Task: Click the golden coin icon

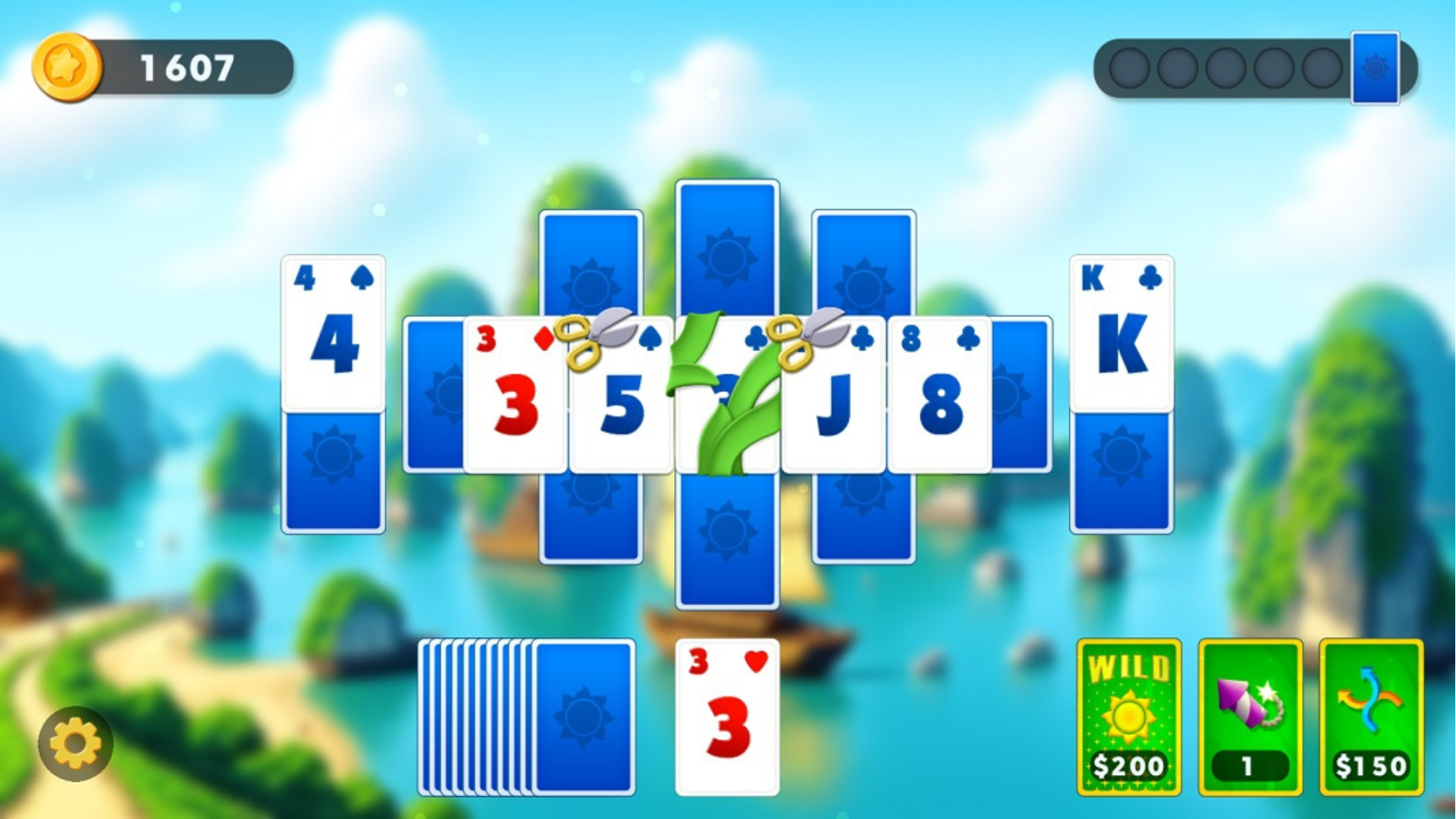Action: 68,68
